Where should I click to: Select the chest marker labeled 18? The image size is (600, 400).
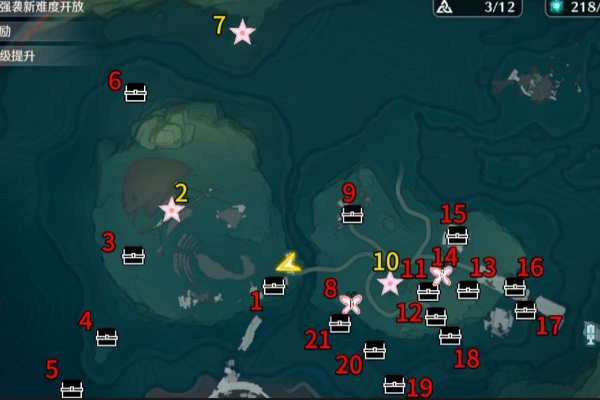click(450, 337)
